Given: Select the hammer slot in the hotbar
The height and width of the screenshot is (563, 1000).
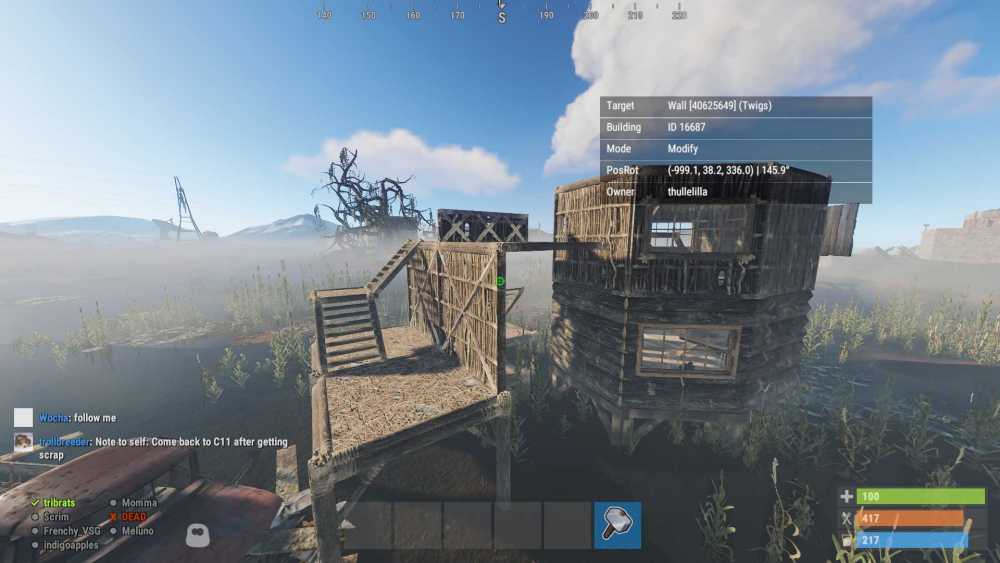Looking at the screenshot, I should [617, 525].
